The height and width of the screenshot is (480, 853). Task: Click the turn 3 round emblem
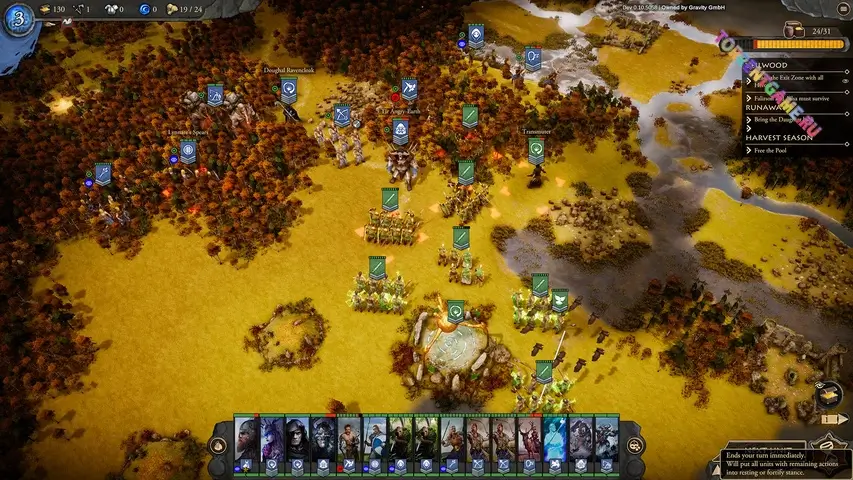click(18, 20)
